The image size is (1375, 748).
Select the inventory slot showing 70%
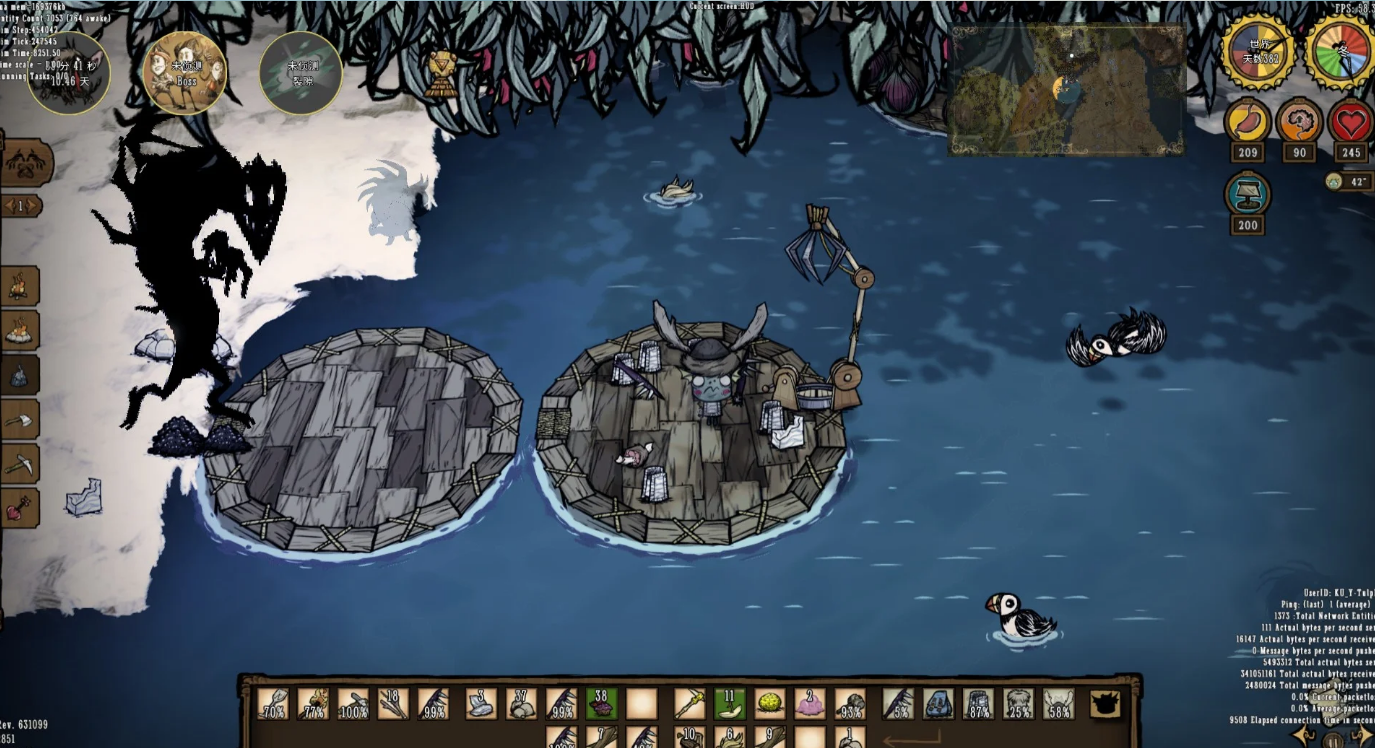coord(273,704)
